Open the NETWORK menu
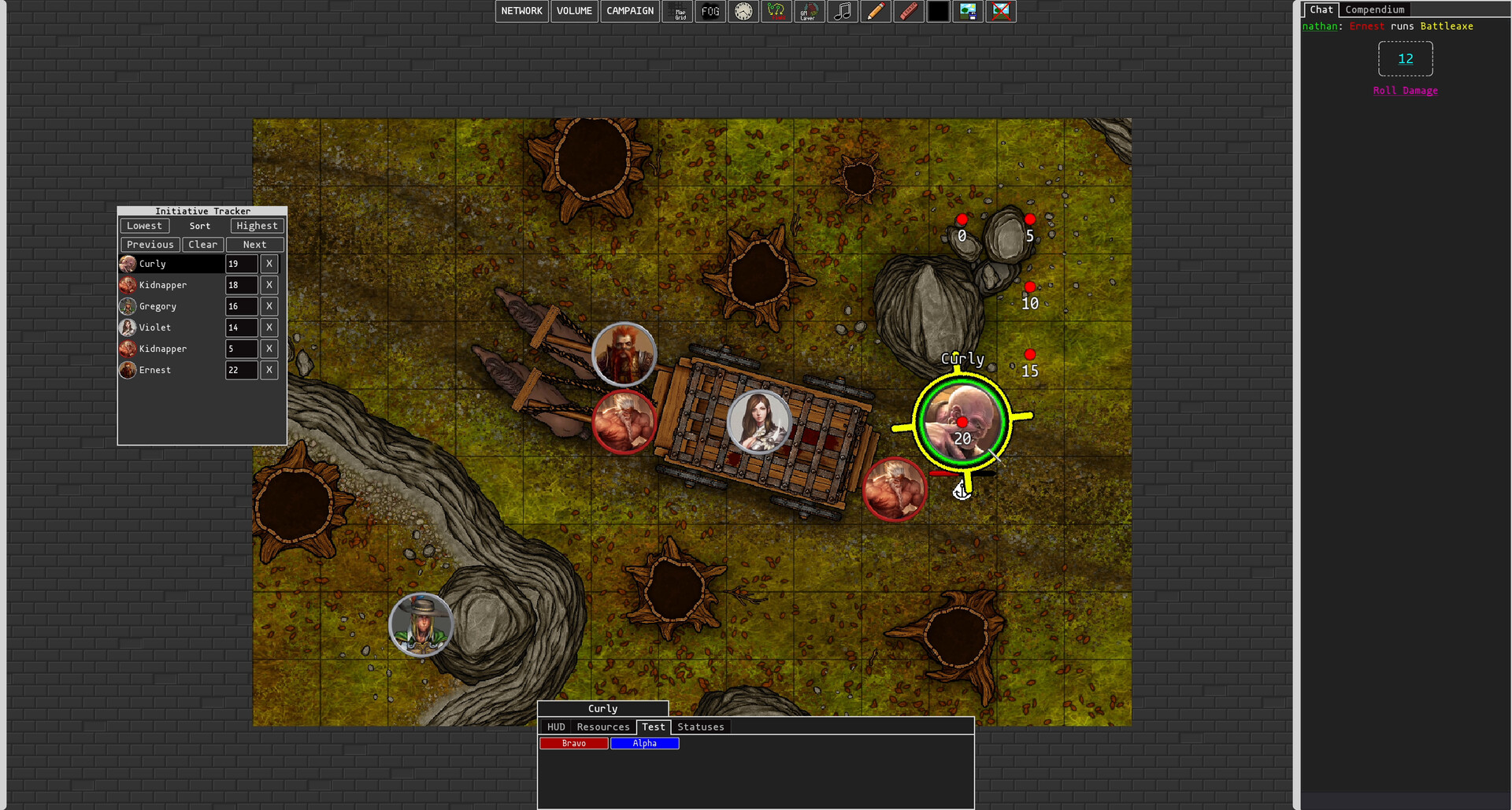The width and height of the screenshot is (1512, 810). 521,11
